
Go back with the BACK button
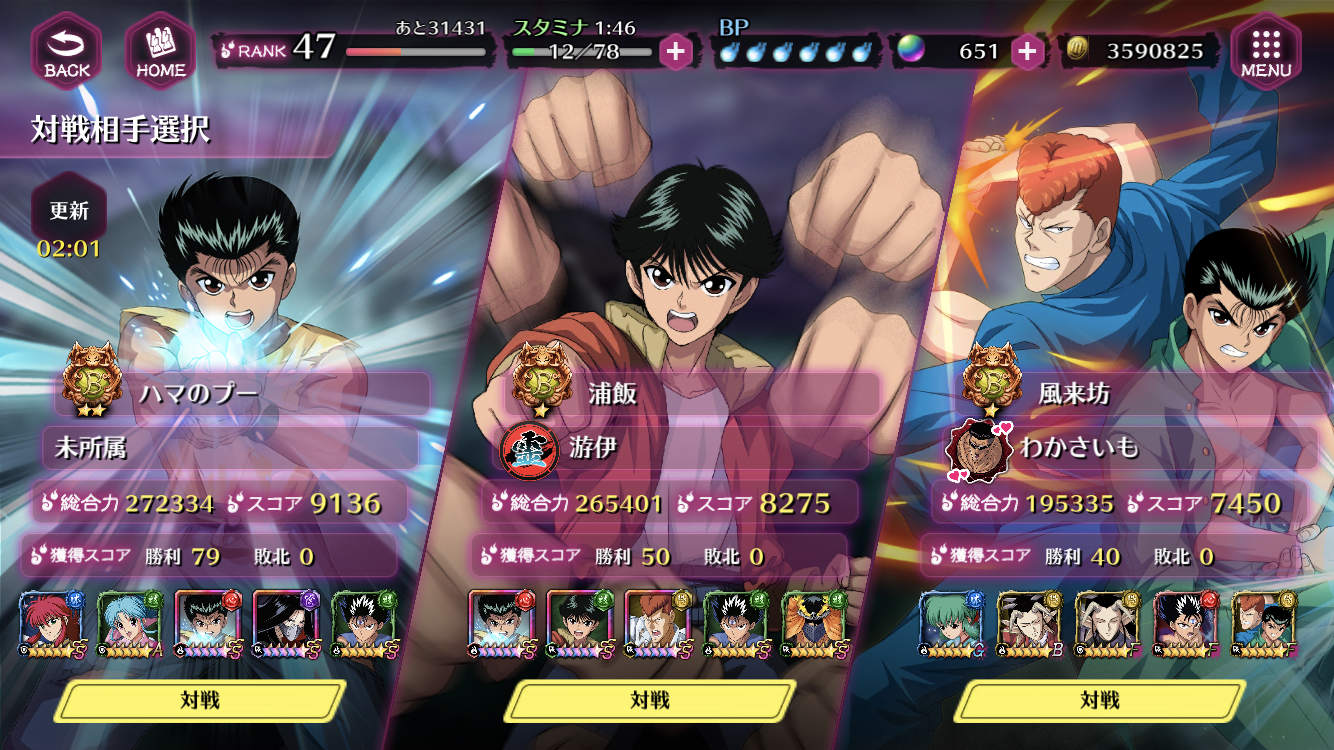coord(66,51)
